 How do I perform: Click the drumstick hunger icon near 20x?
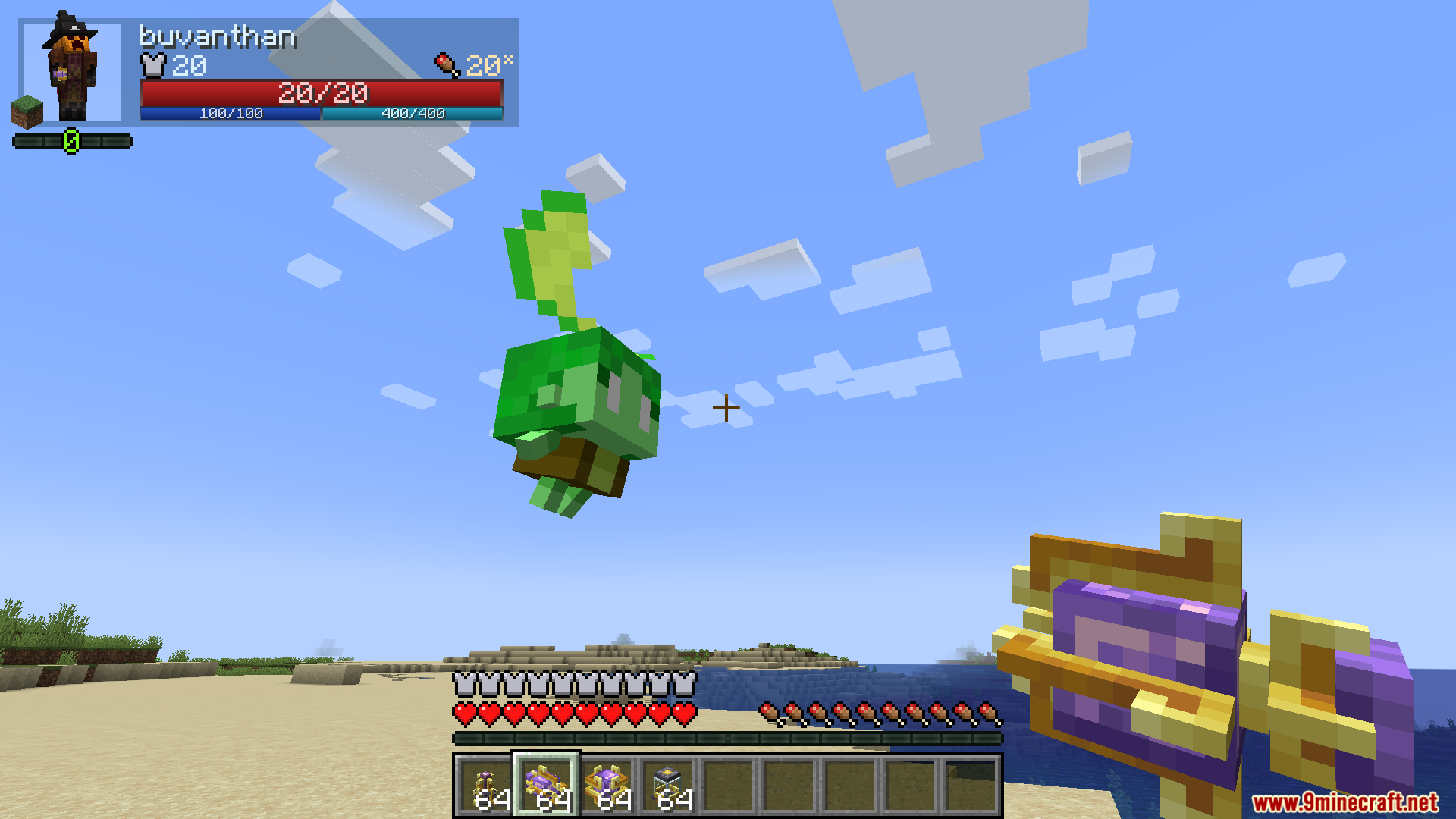tap(444, 64)
